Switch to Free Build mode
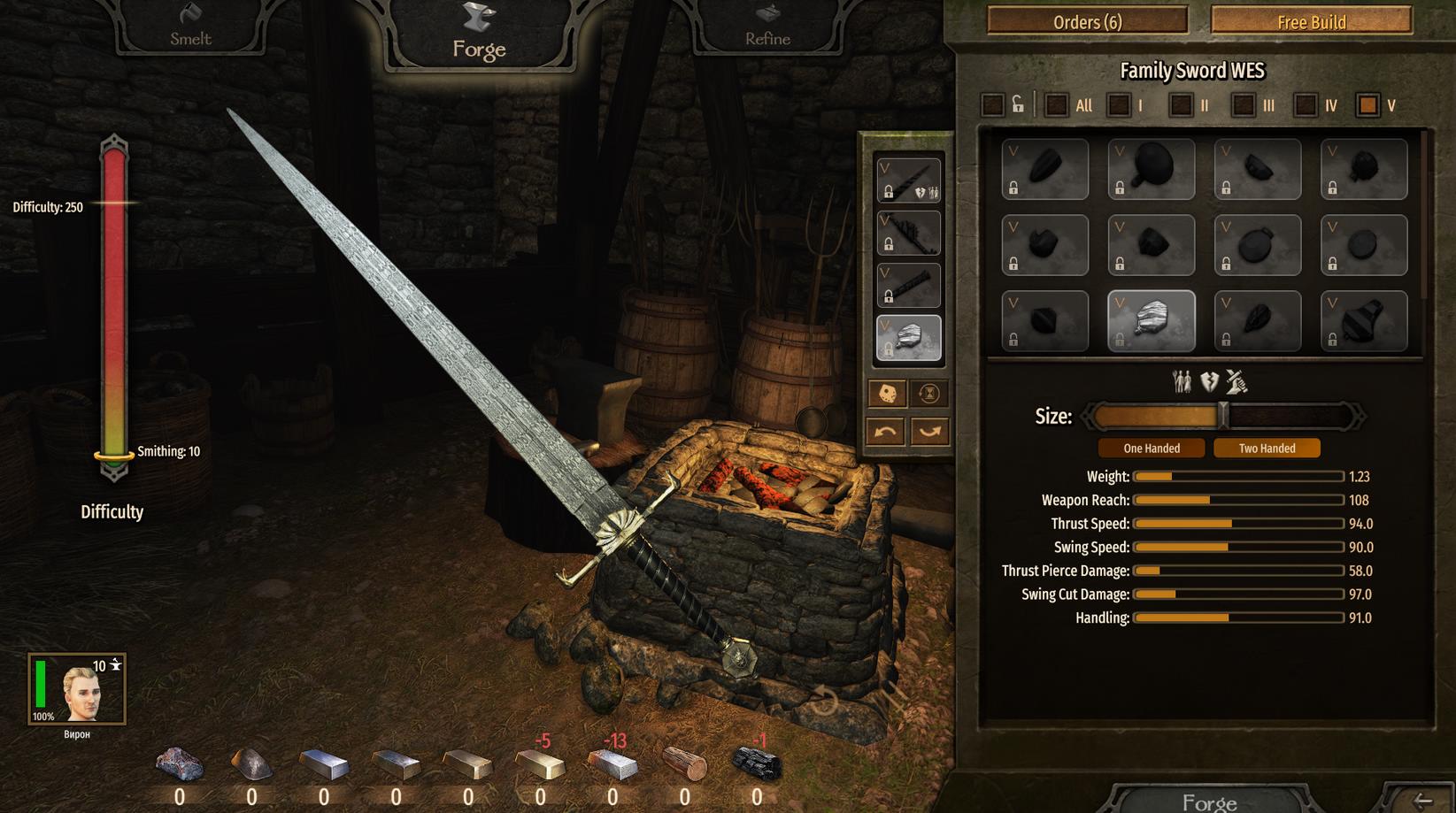Image resolution: width=1456 pixels, height=813 pixels. pos(1311,21)
